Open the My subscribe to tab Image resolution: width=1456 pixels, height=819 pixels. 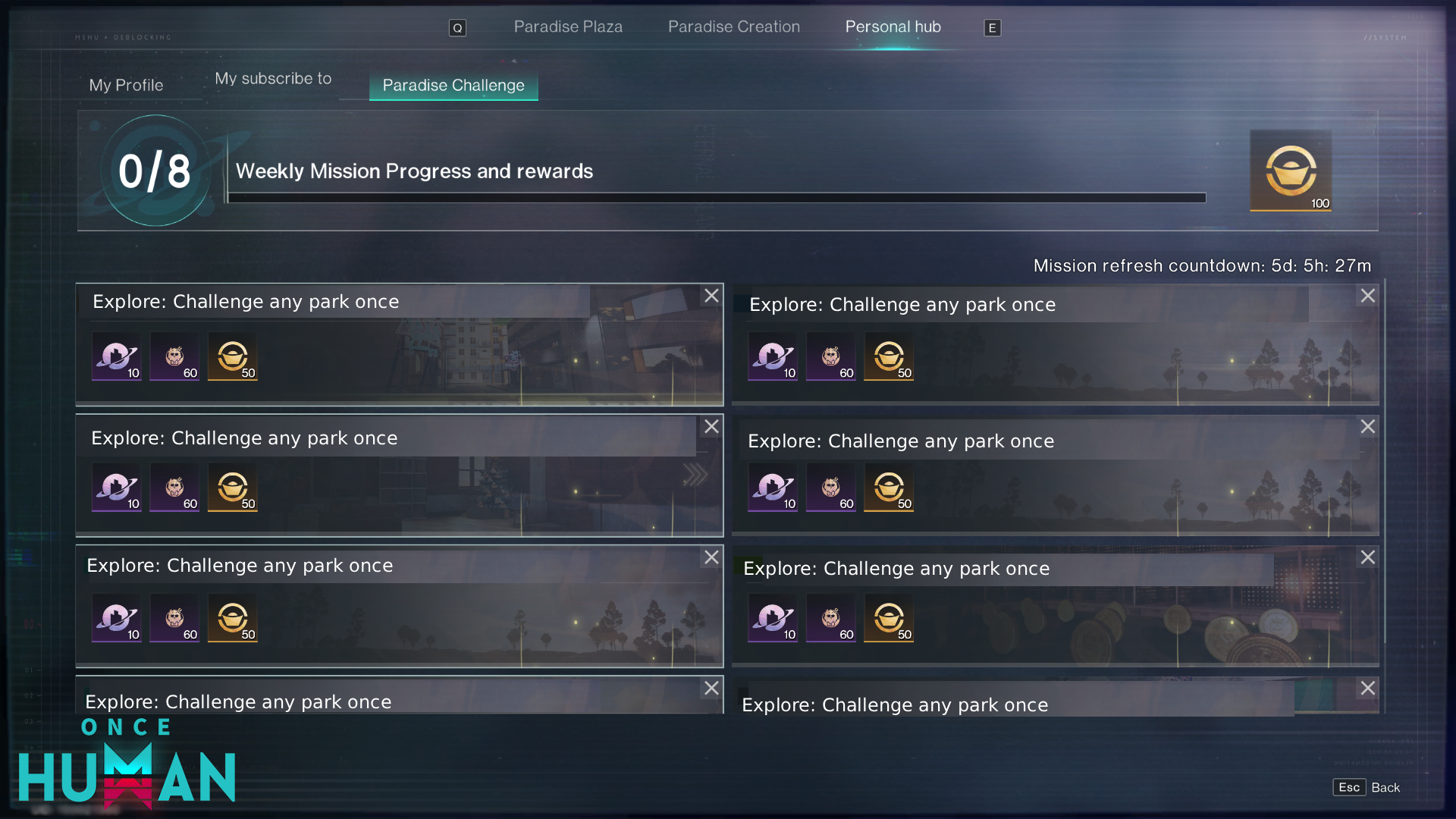273,78
